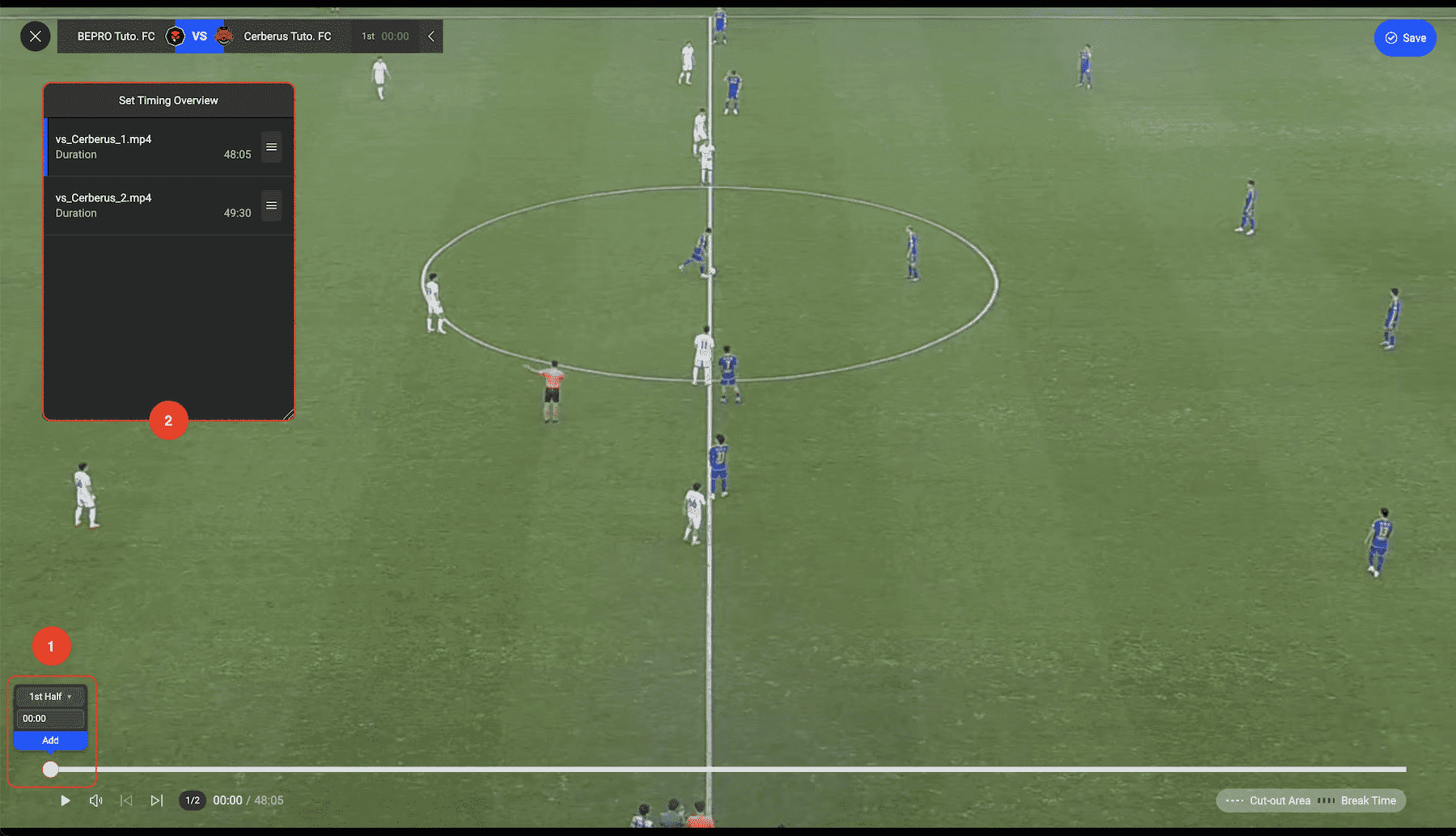Viewport: 1456px width, 836px height.
Task: Click the timeline scrubber handle
Action: click(x=50, y=770)
